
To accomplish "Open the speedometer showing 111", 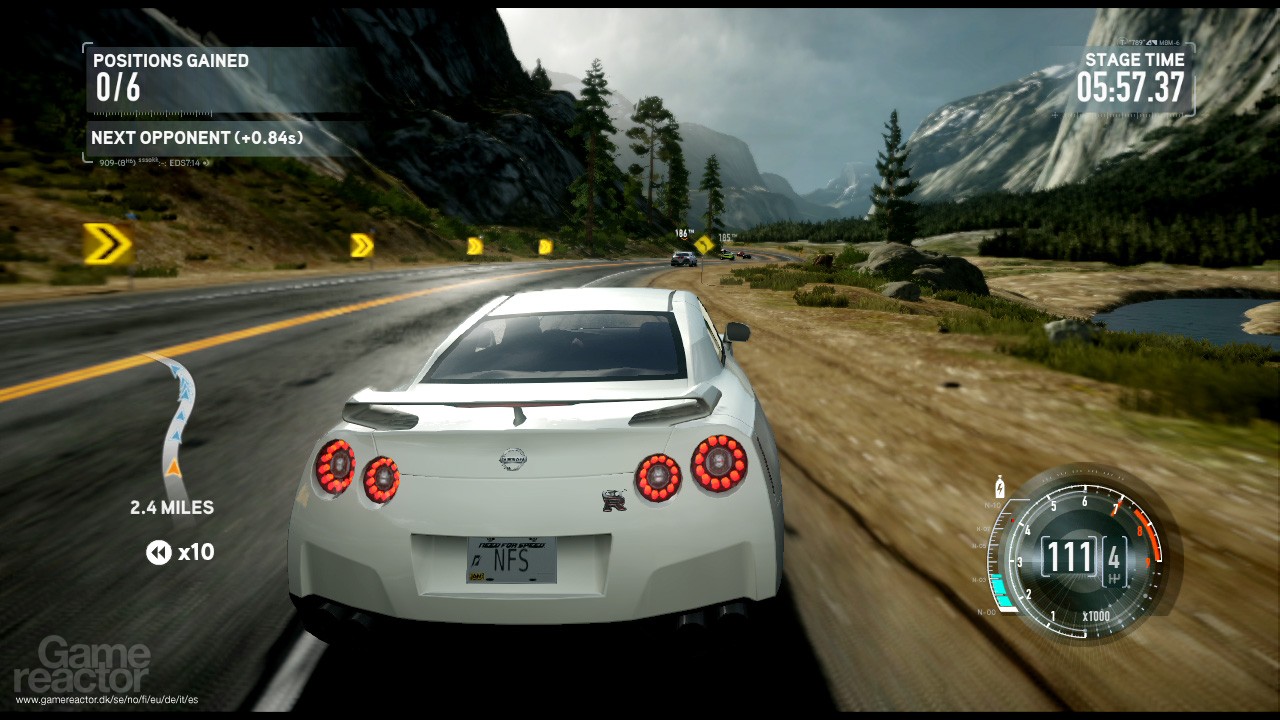I will [x=1068, y=556].
